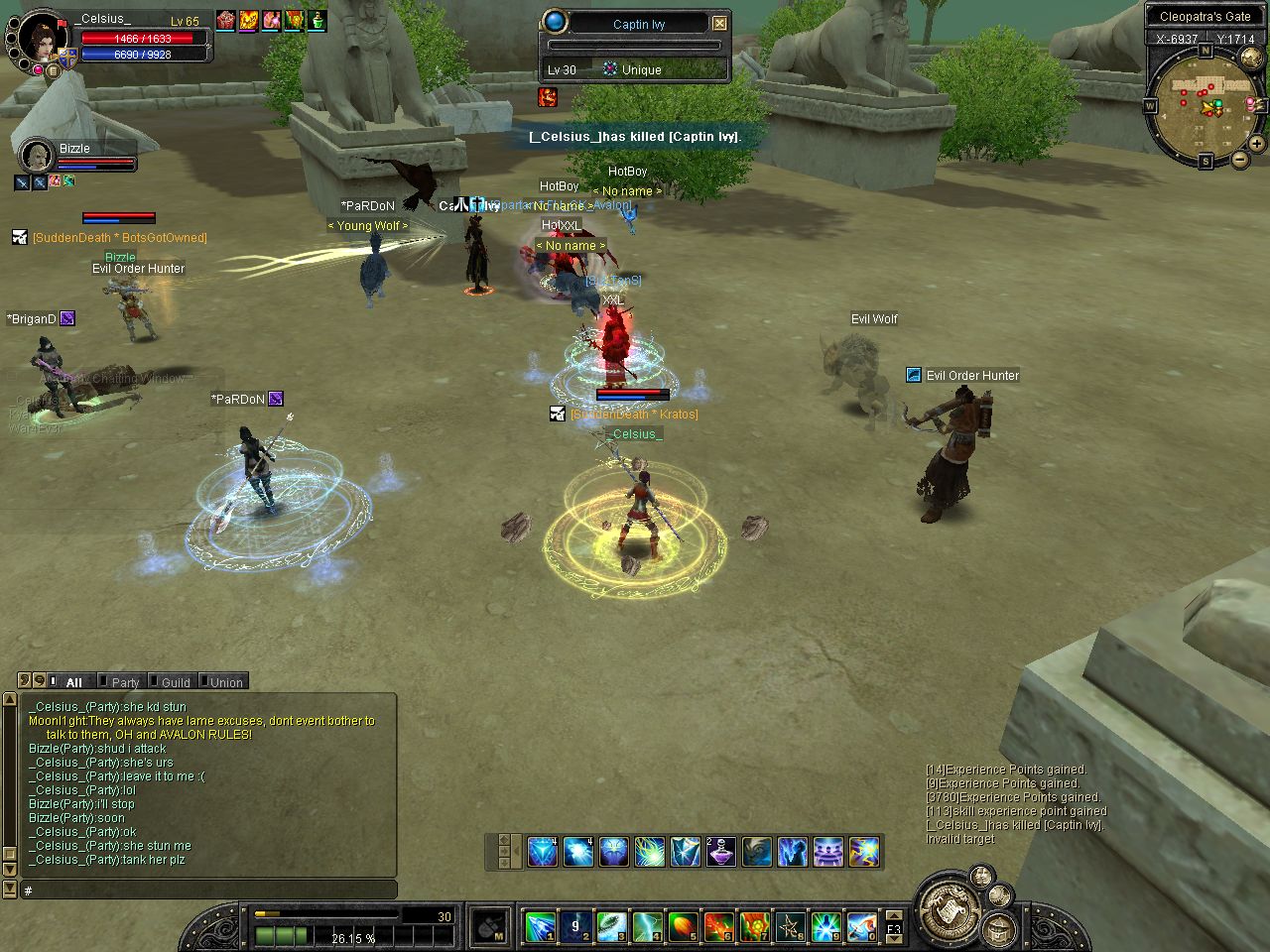Use the orange fire skill in slot 5

[x=683, y=927]
